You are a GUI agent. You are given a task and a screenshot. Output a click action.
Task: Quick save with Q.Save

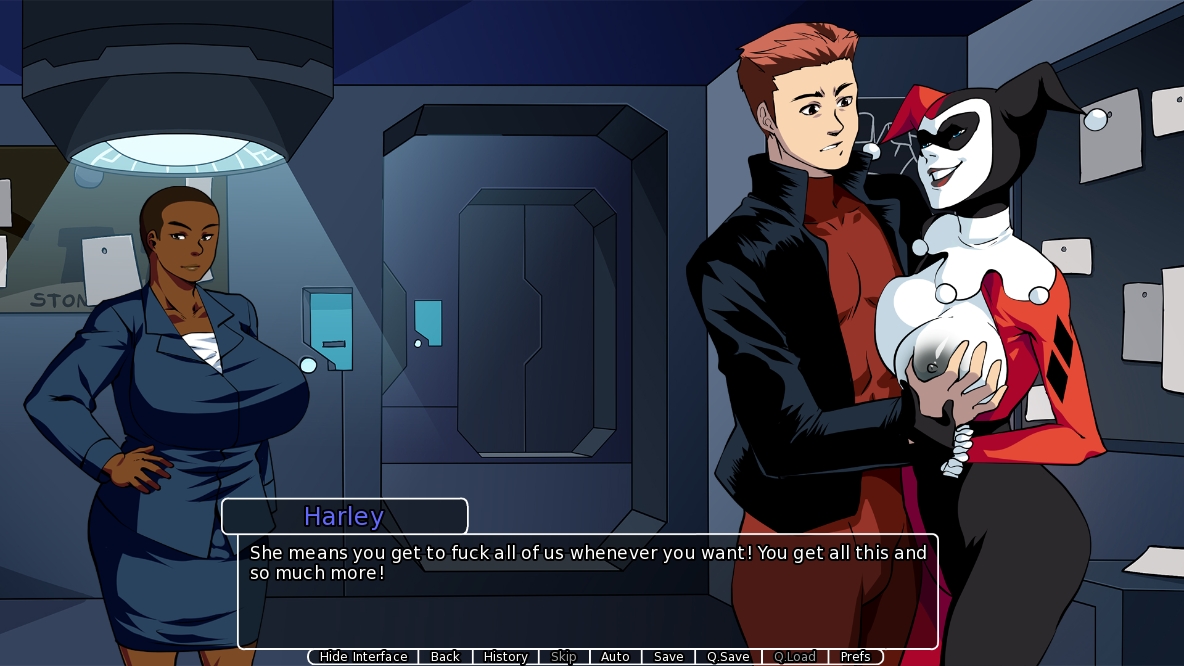[x=728, y=657]
